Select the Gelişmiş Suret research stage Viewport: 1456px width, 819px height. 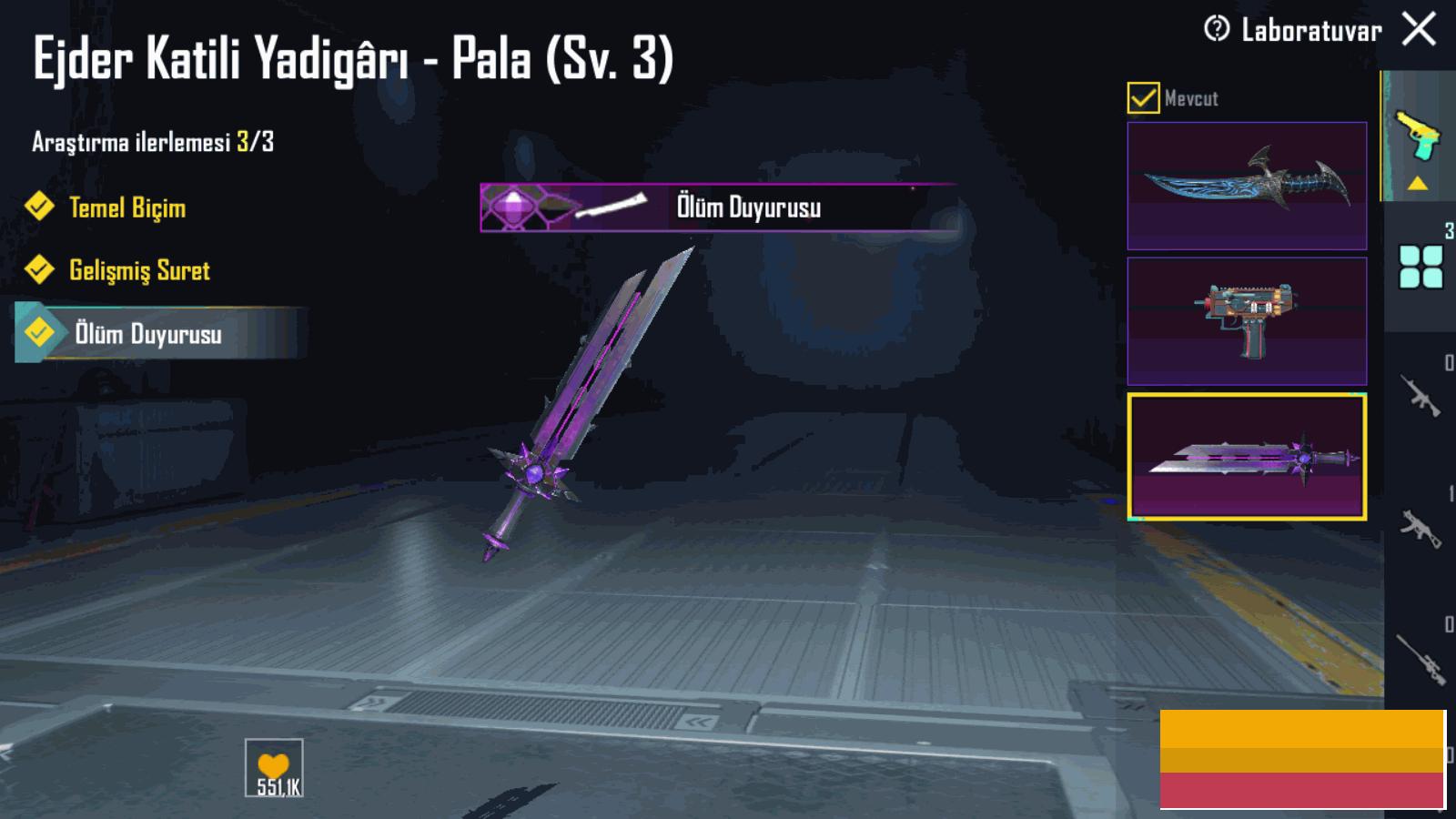[139, 270]
